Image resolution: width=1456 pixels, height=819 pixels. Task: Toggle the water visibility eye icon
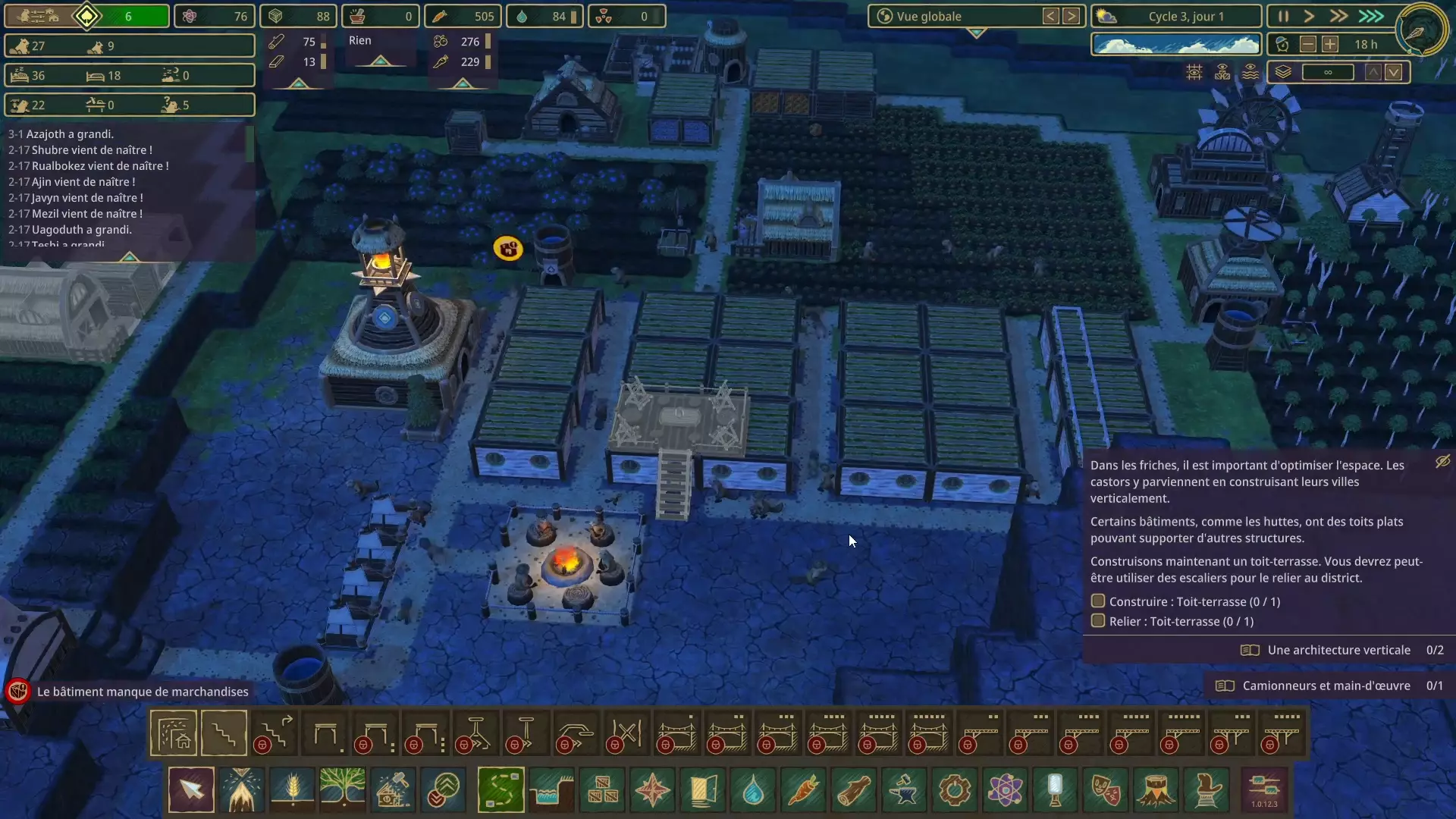click(x=1250, y=72)
